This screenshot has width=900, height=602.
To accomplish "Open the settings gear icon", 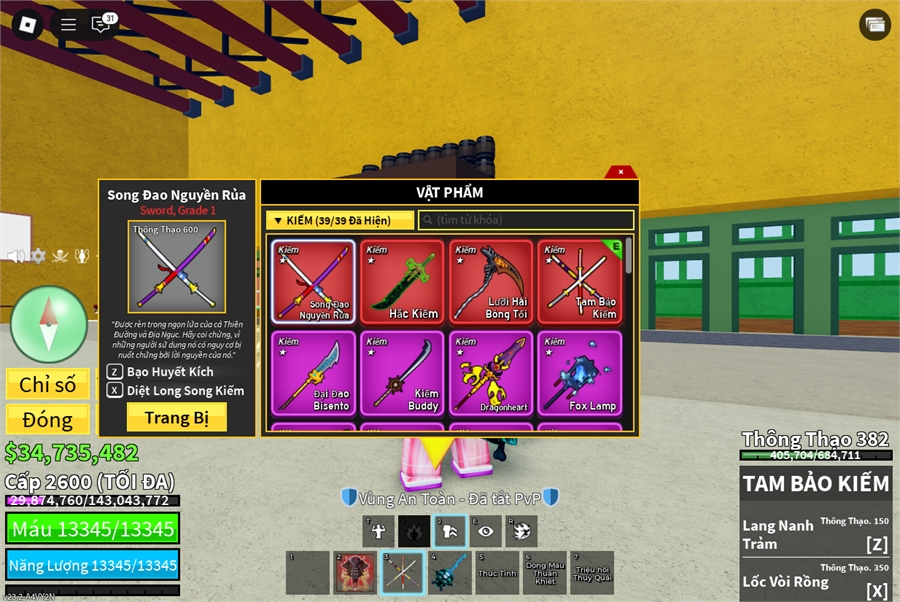I will click(x=38, y=256).
